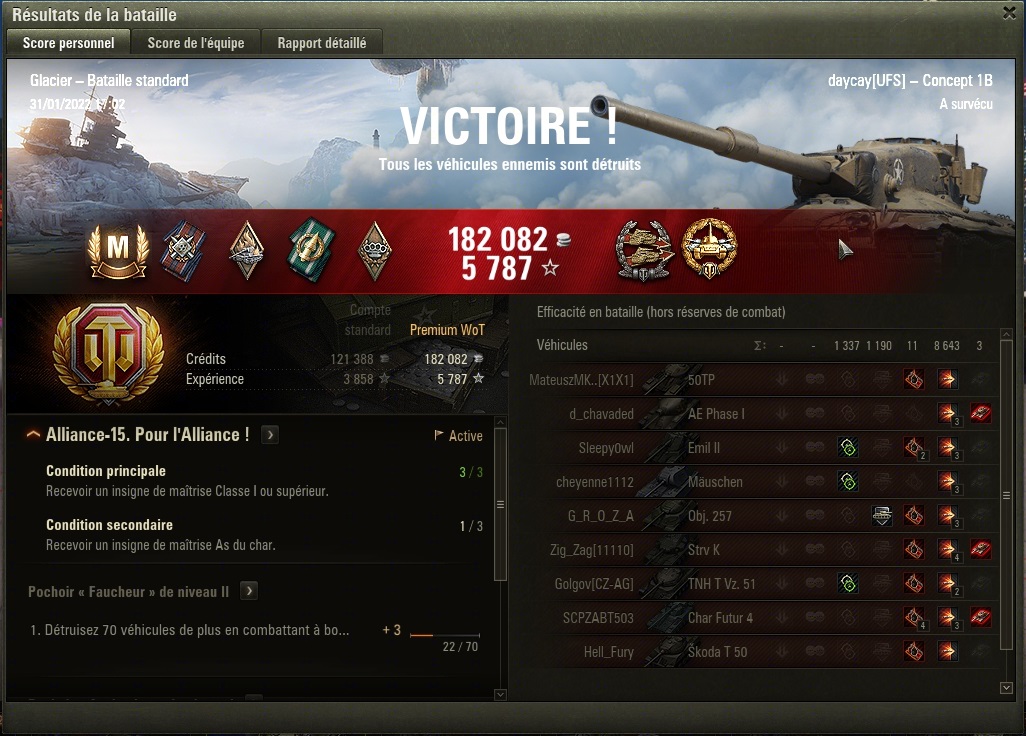Select the Score personnel tab

(68, 43)
